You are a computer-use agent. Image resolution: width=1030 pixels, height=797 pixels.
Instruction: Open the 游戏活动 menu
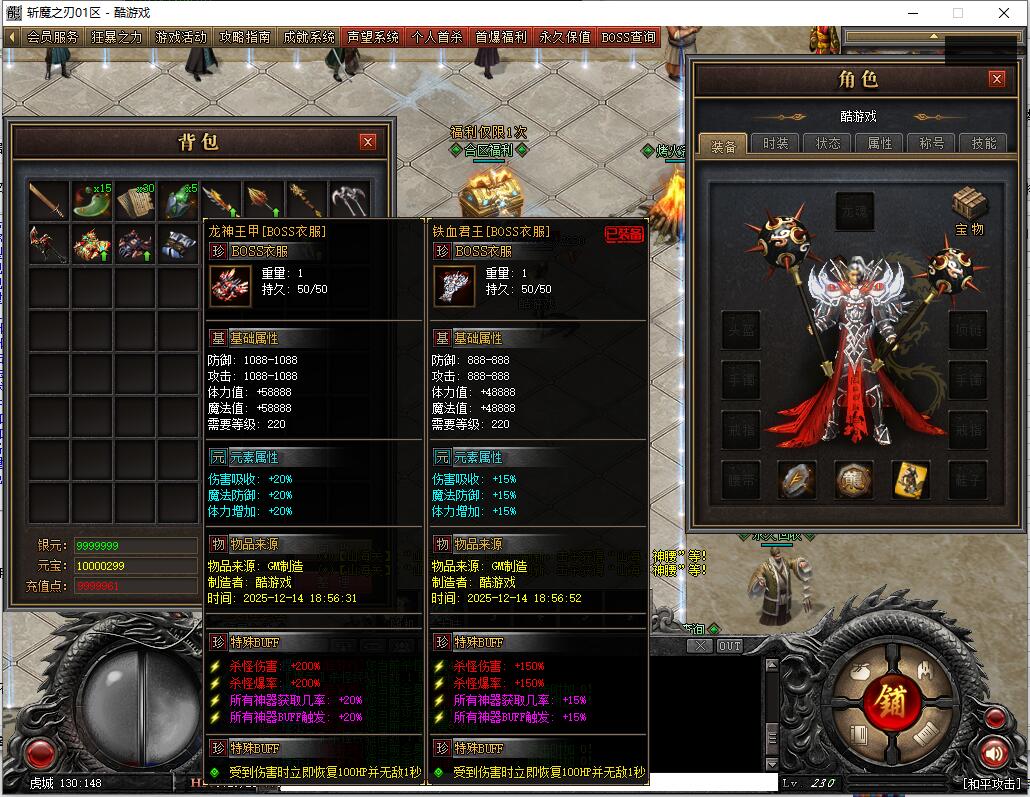pyautogui.click(x=181, y=37)
